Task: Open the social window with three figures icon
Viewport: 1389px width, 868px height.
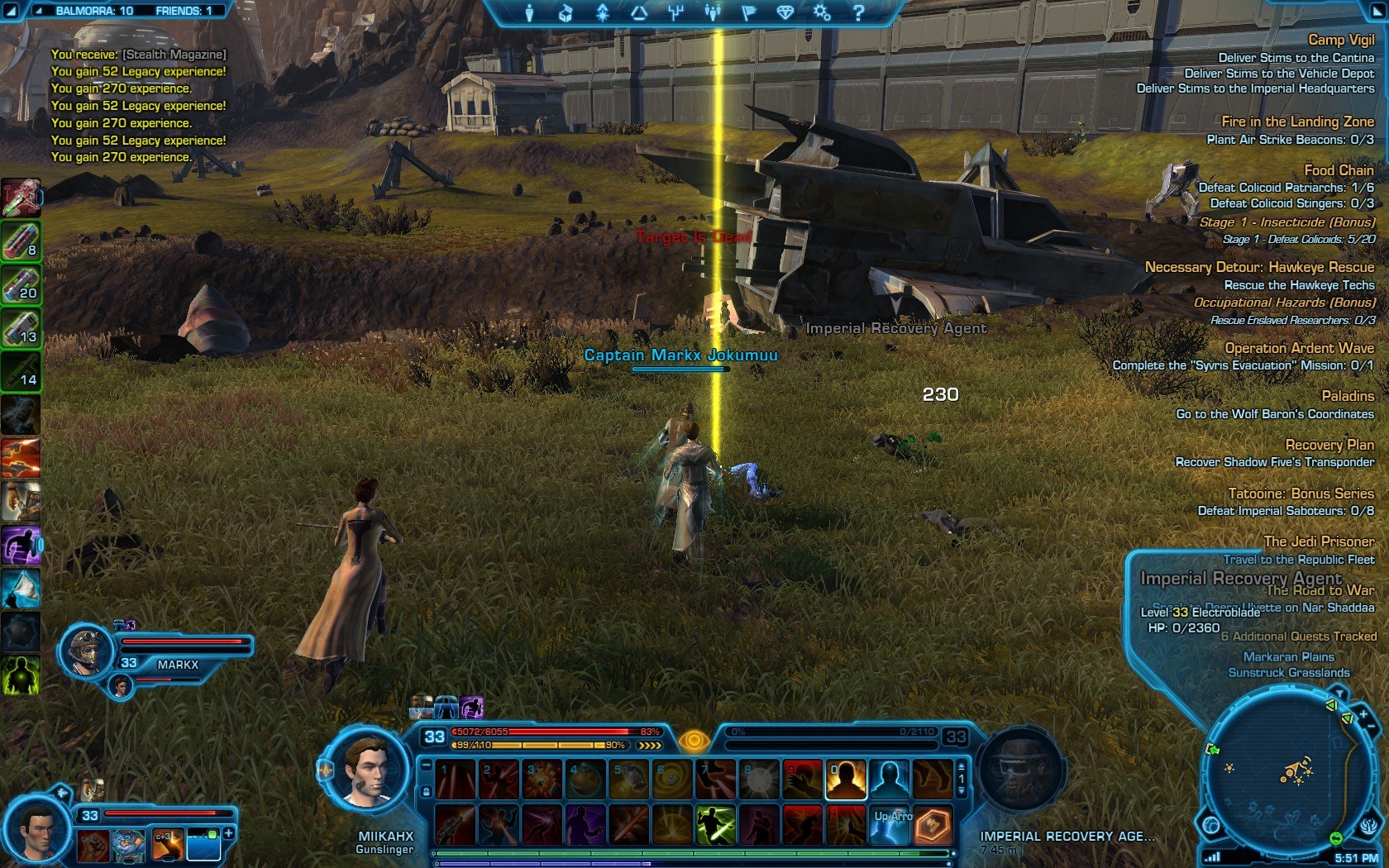Action: click(712, 12)
